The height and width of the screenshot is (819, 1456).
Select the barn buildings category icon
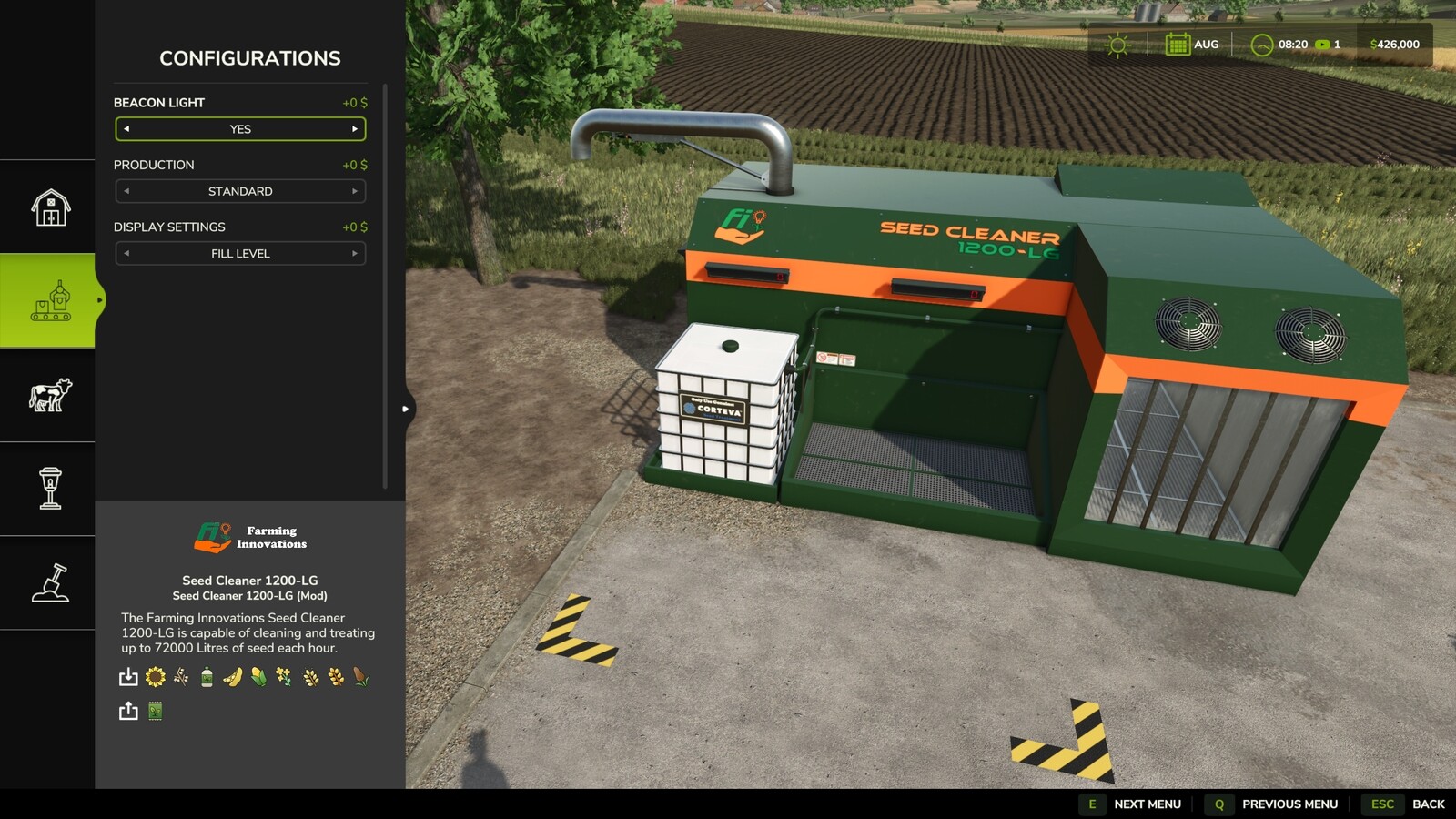48,207
